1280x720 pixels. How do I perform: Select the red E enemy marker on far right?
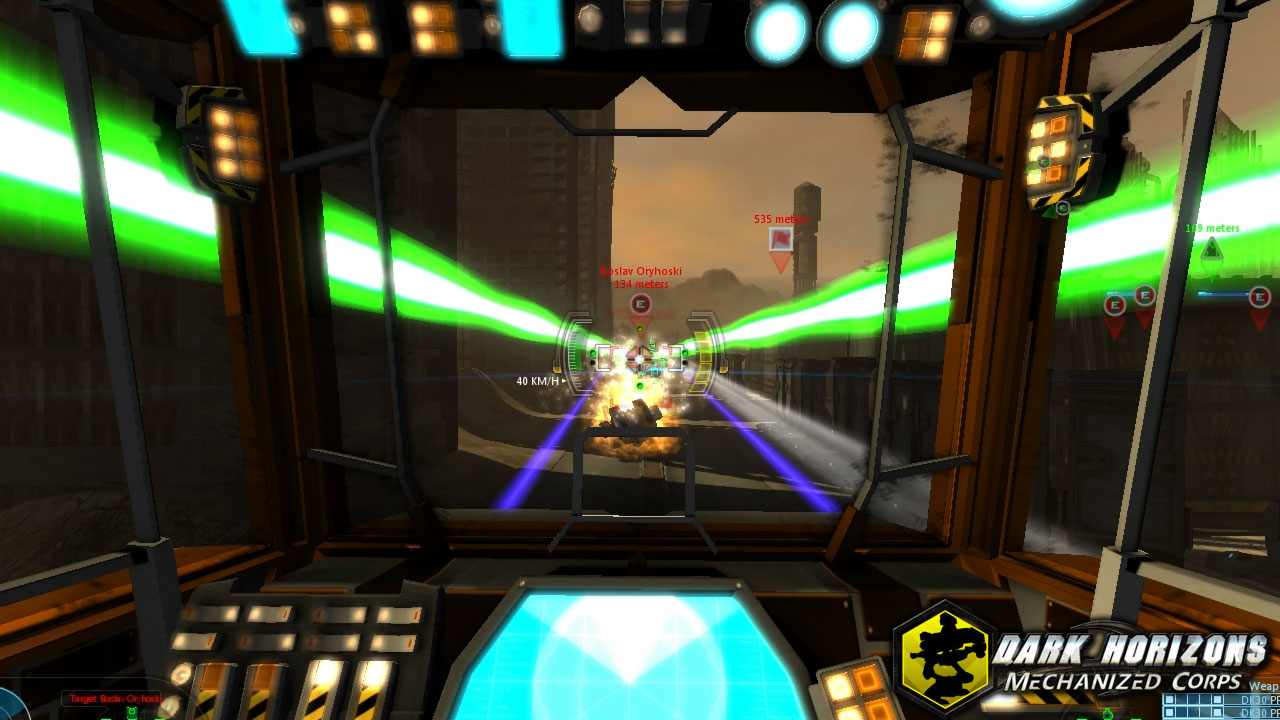coord(1259,296)
